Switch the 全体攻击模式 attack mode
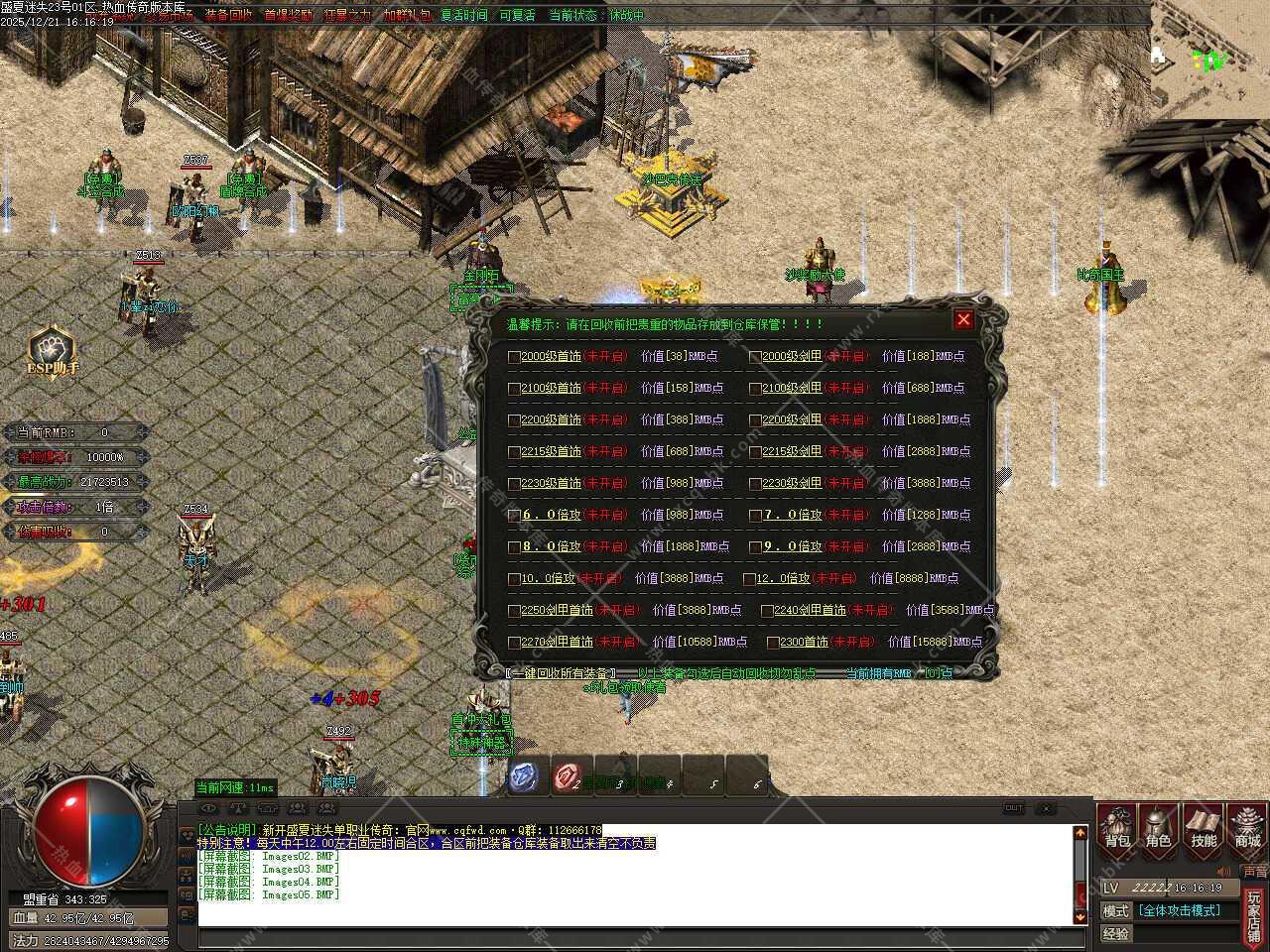1270x952 pixels. pos(1179,910)
